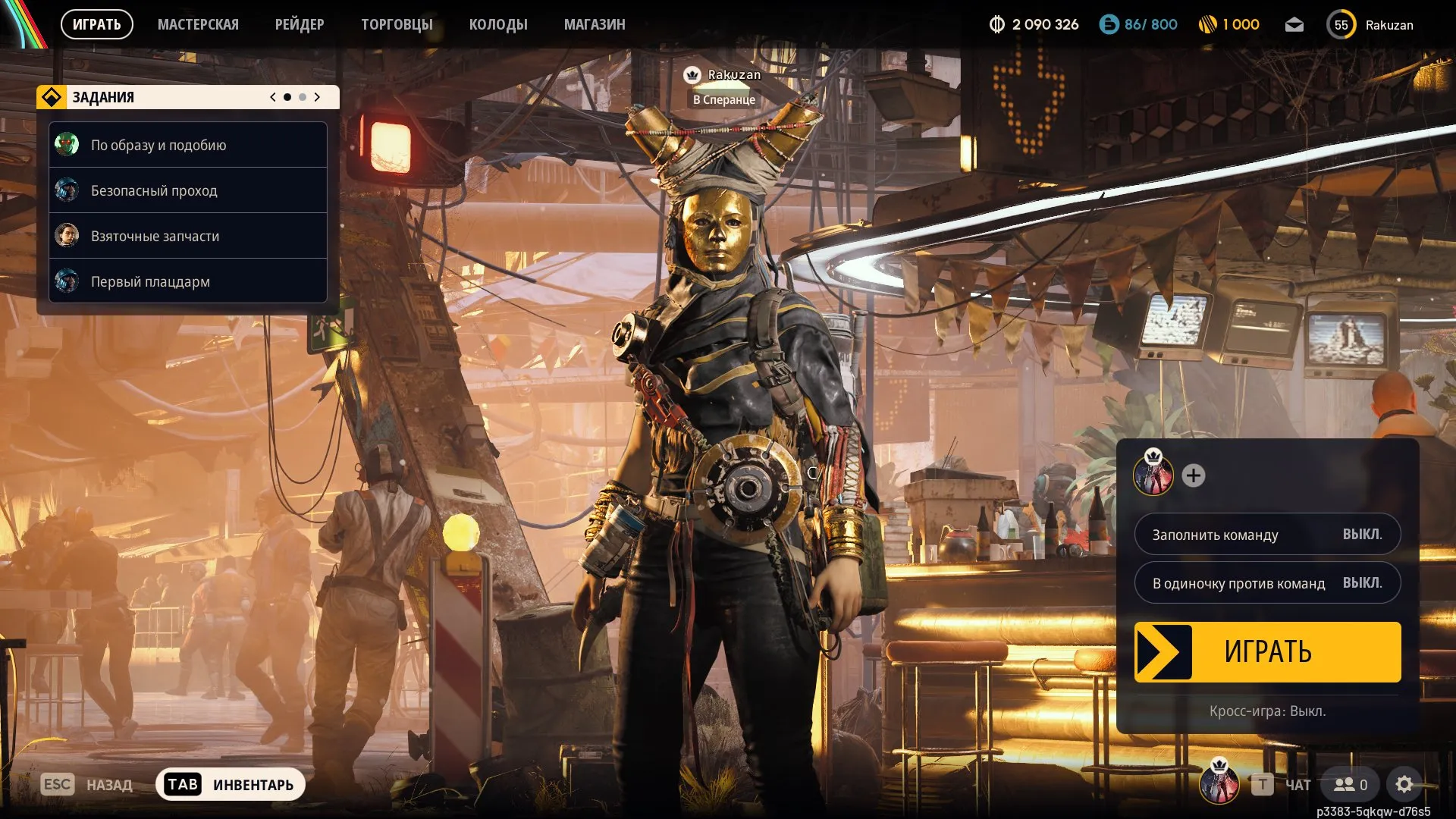Show previous page of Задания panel
The width and height of the screenshot is (1456, 819).
273,97
